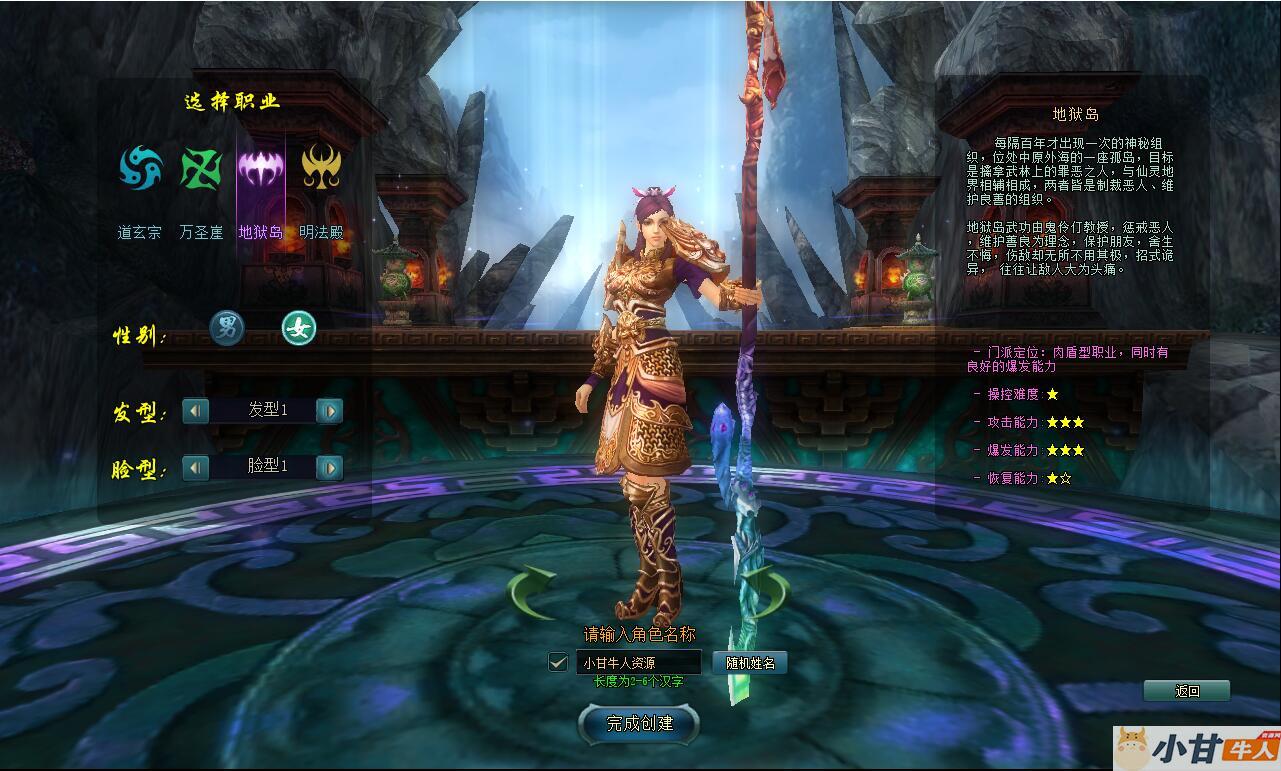The image size is (1281, 771).
Task: Choose the female gender button 女
Action: (x=298, y=327)
